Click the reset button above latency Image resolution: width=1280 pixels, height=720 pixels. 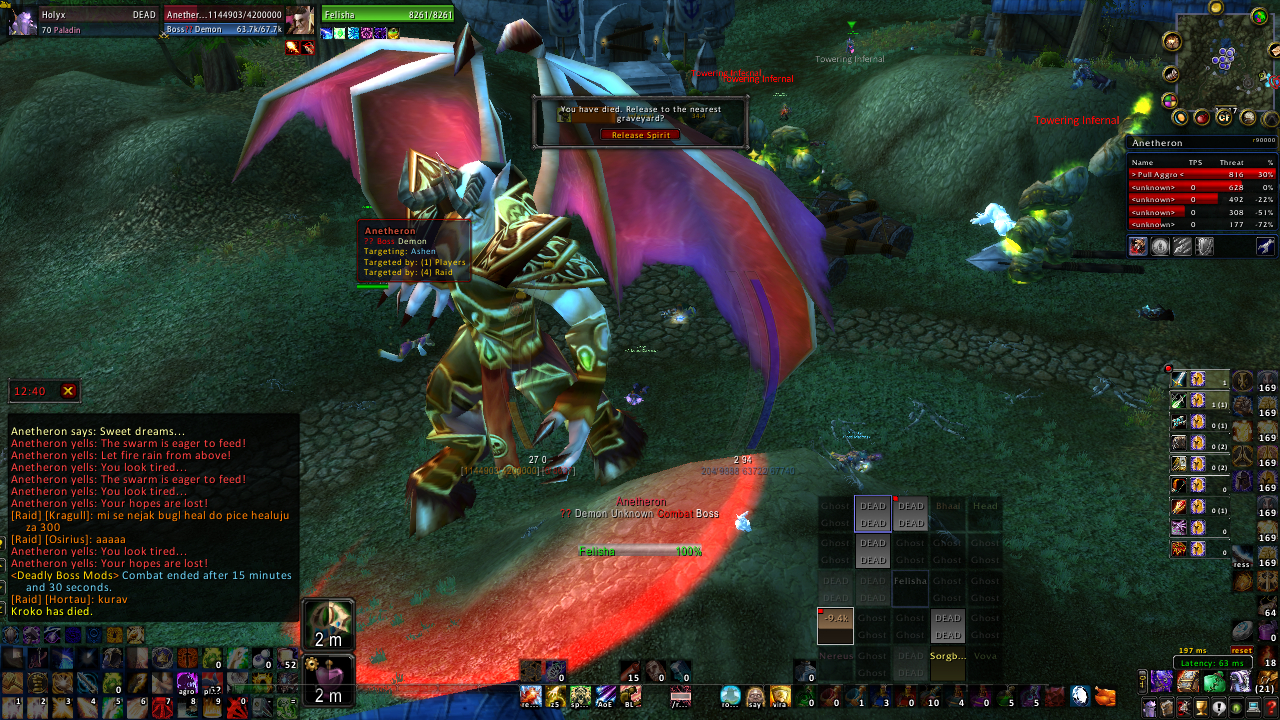(x=1241, y=651)
